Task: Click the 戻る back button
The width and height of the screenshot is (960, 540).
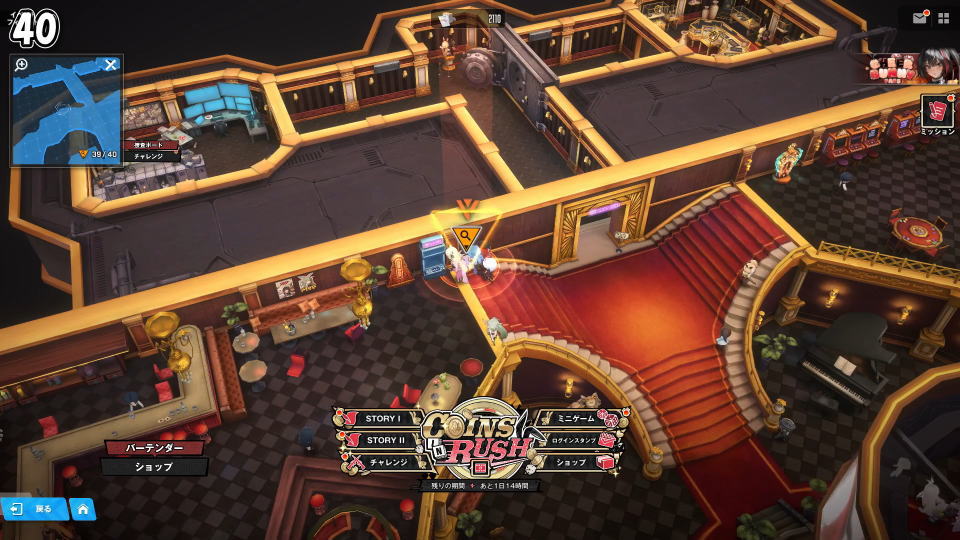Action: [x=34, y=509]
